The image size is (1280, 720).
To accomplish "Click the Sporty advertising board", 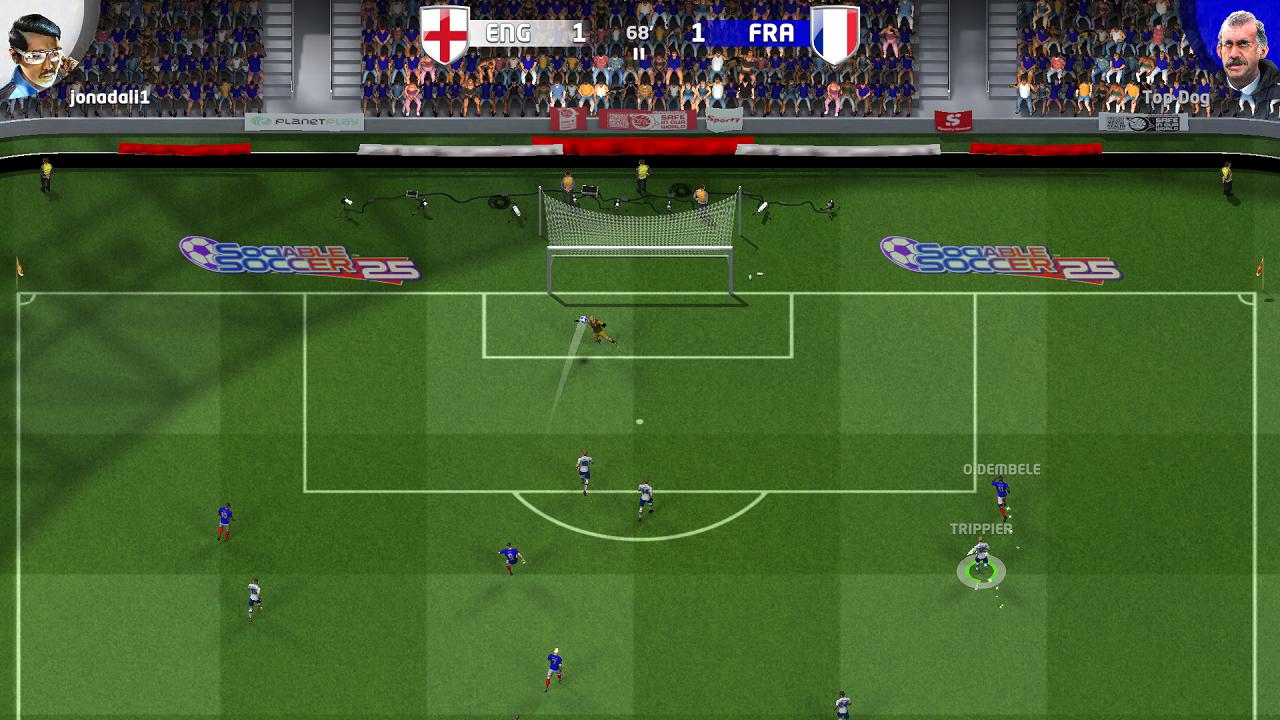I will click(723, 117).
